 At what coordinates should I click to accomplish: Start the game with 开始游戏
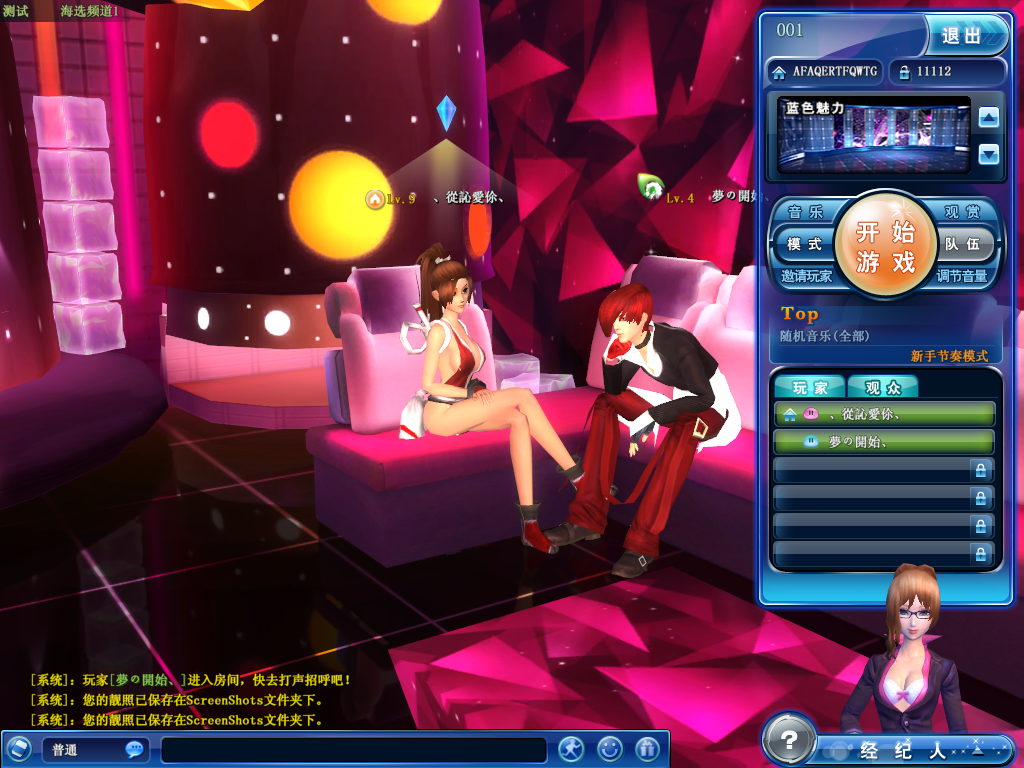tap(885, 247)
